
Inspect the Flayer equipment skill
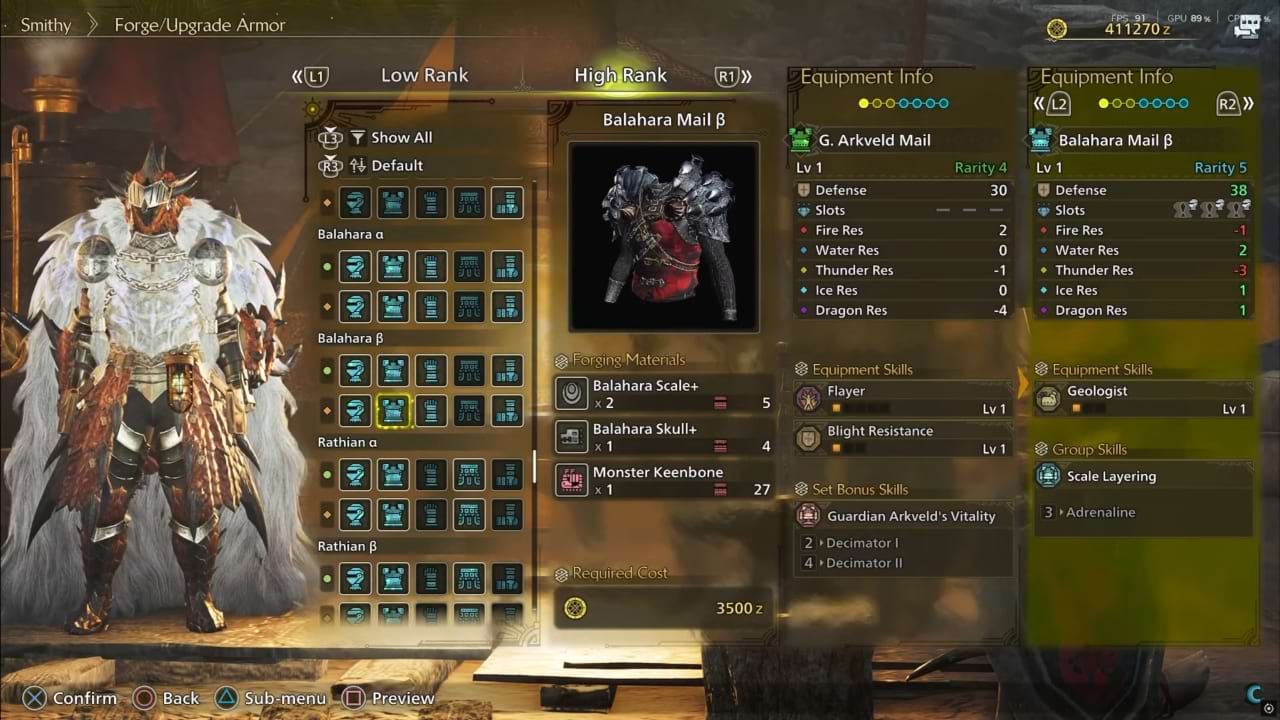pos(902,399)
